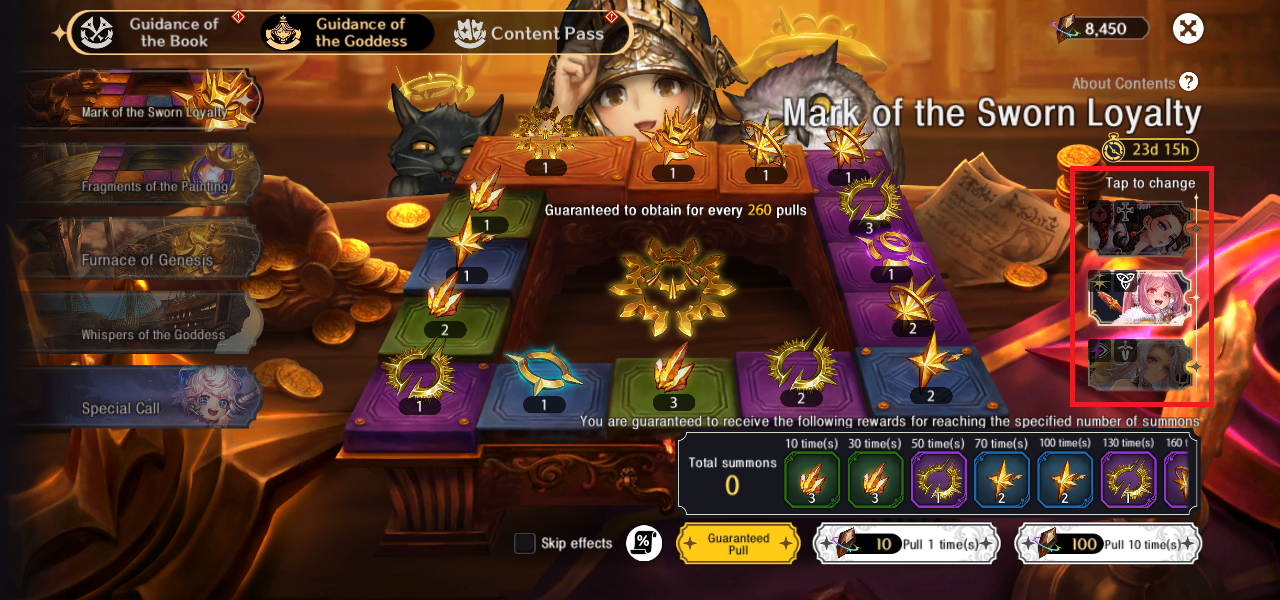Activate the Guaranteed Pull button
This screenshot has width=1280, height=600.
(x=738, y=543)
